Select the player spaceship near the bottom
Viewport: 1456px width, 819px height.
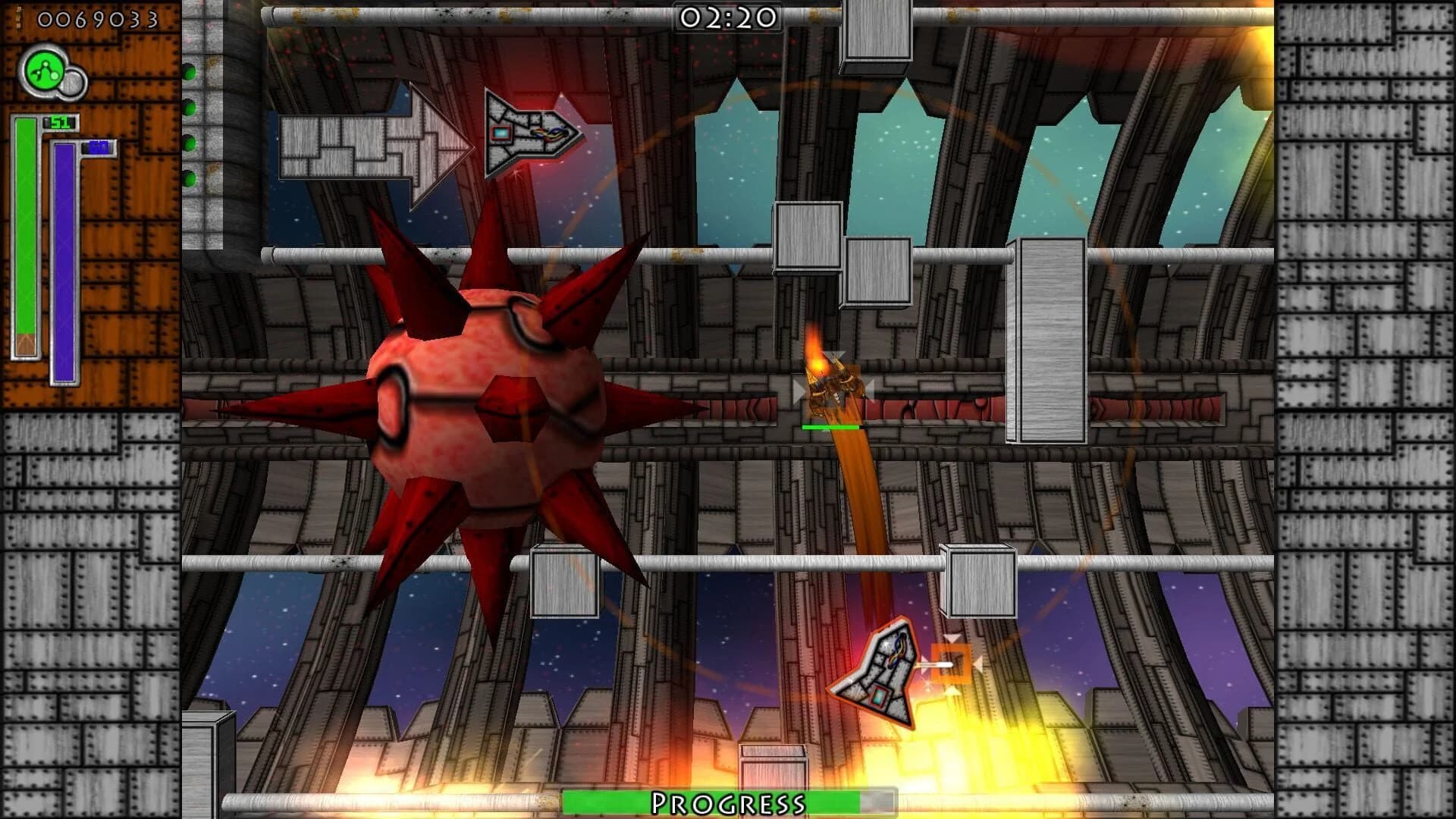[883, 667]
